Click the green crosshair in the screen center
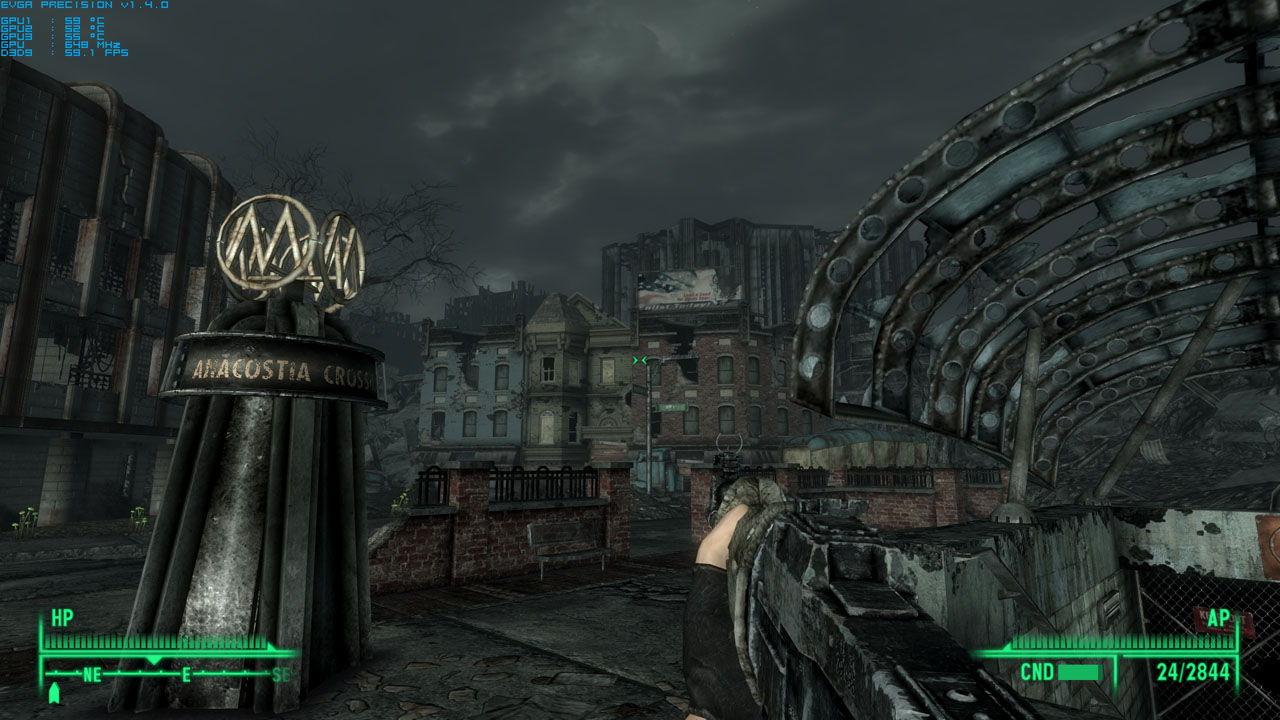The height and width of the screenshot is (720, 1280). [640, 360]
